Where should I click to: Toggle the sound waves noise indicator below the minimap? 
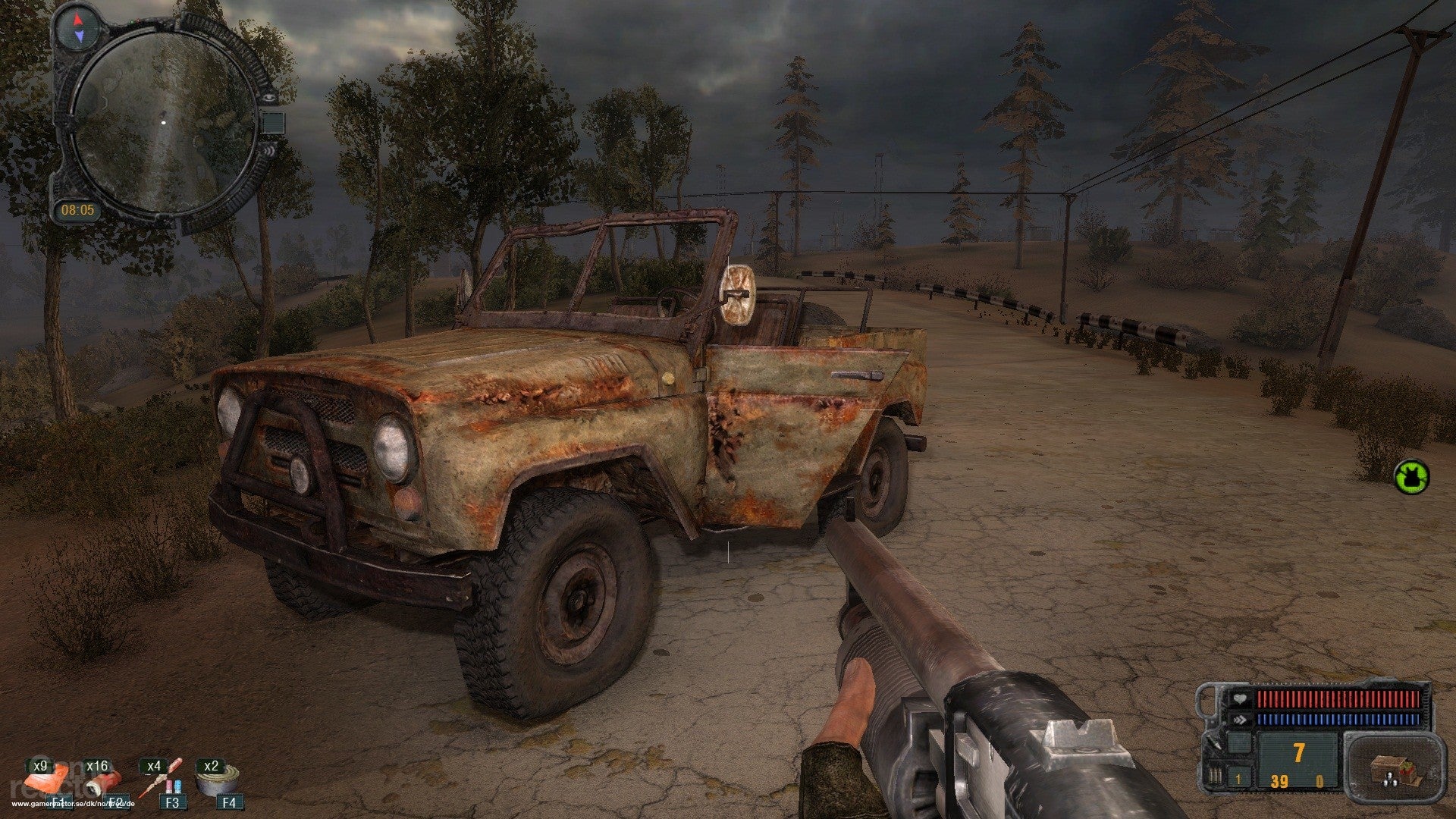point(270,150)
